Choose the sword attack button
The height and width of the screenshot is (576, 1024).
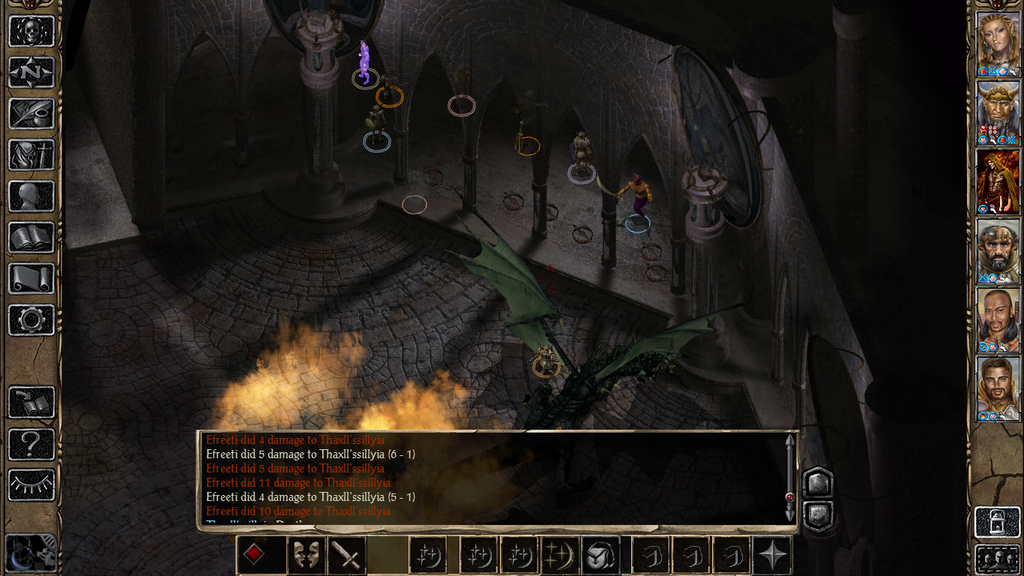tap(347, 555)
